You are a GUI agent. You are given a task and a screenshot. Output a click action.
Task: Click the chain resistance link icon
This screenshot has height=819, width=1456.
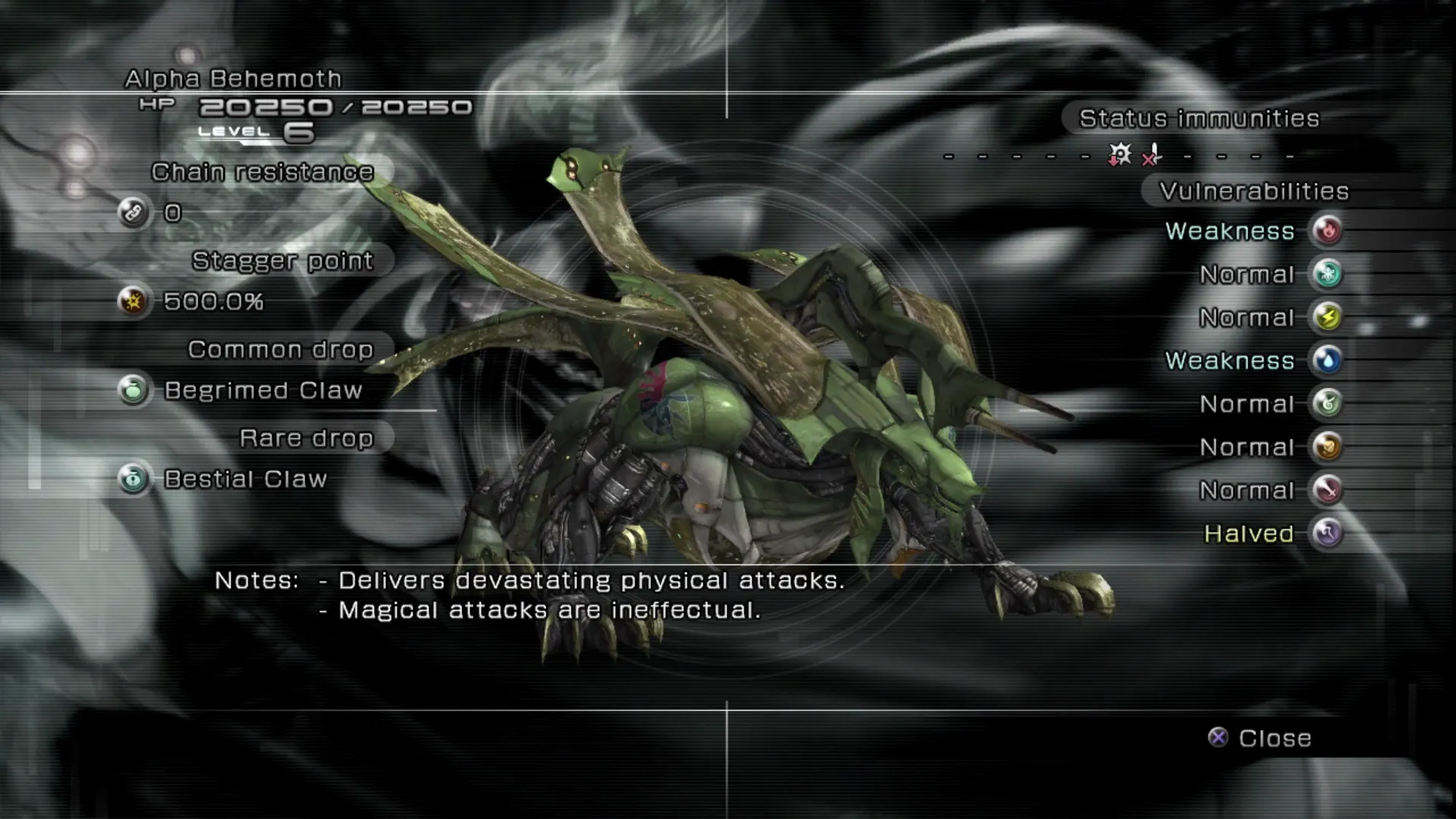pyautogui.click(x=133, y=212)
